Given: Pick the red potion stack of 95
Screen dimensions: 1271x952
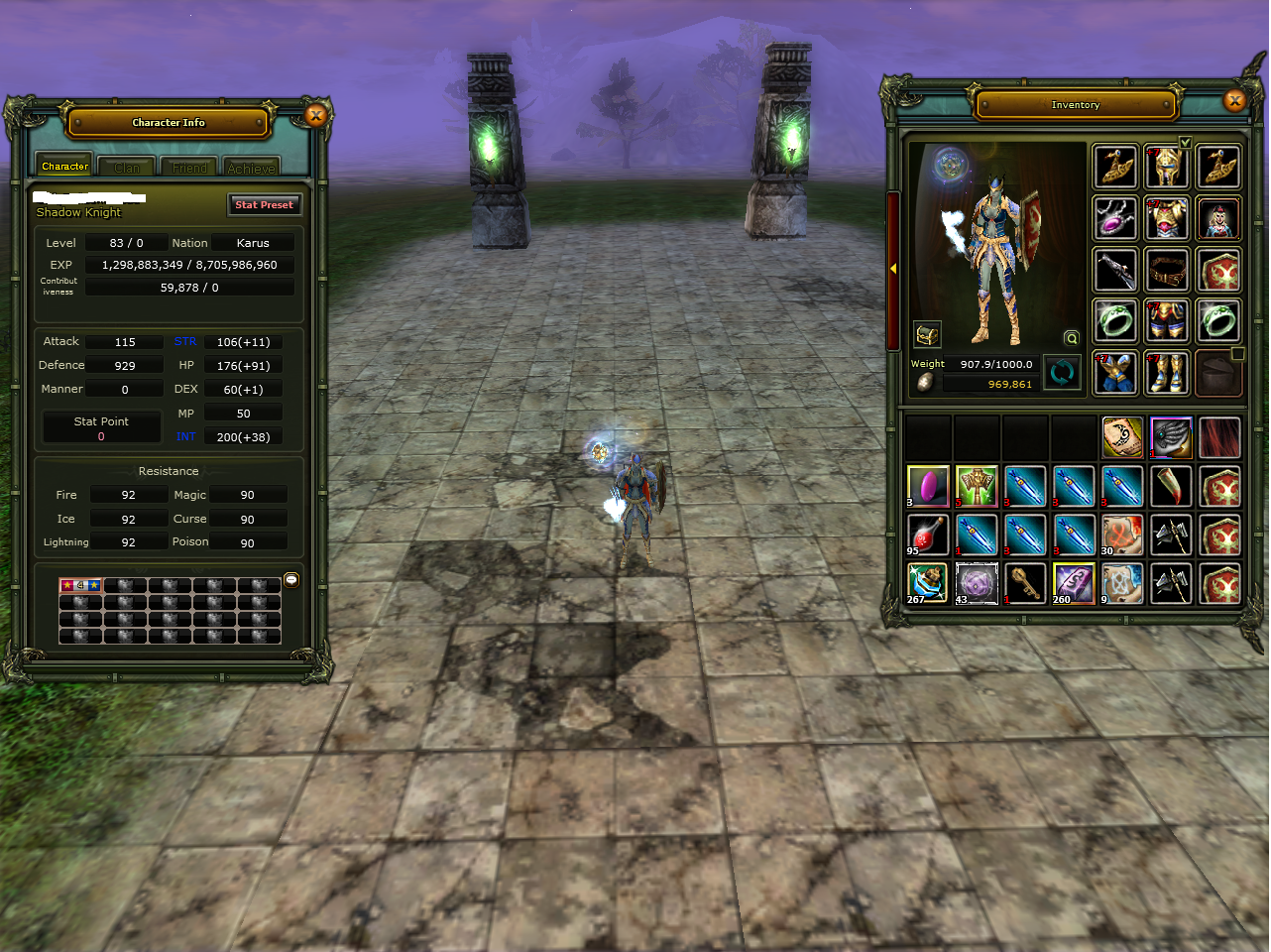Looking at the screenshot, I should [928, 535].
